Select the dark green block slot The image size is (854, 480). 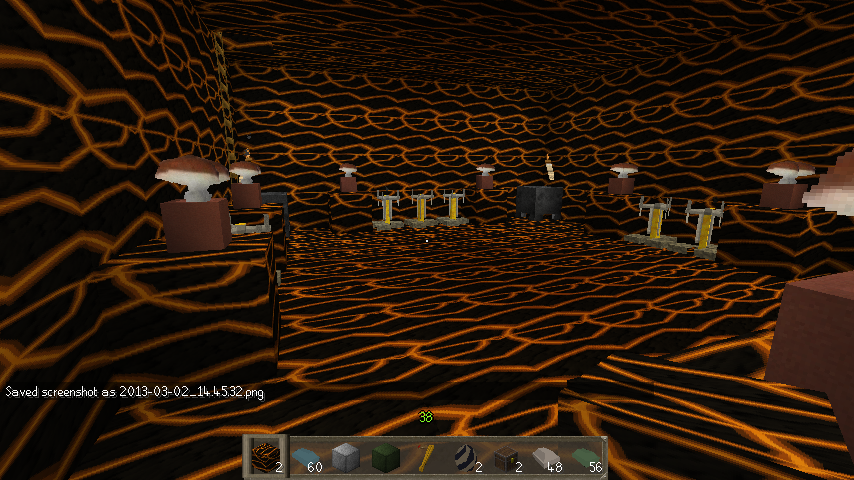click(386, 458)
